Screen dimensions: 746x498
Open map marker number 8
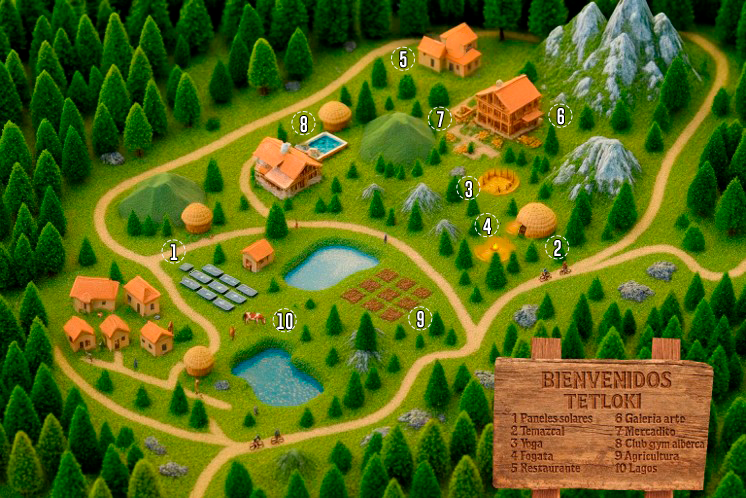tap(303, 124)
